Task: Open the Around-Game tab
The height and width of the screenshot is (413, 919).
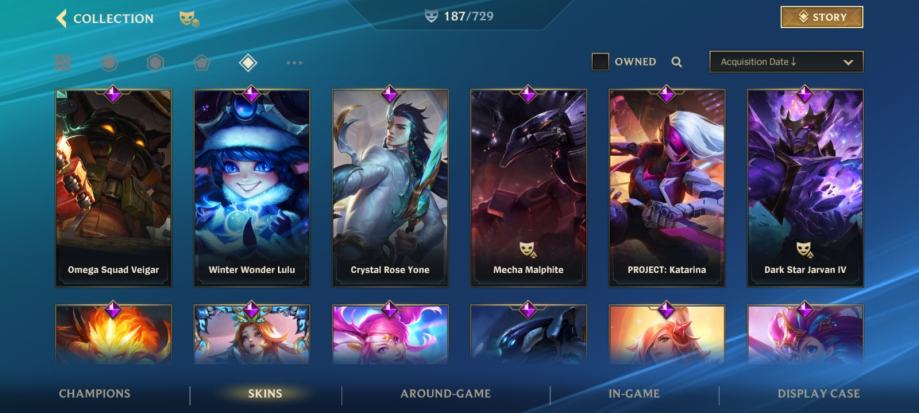Action: tap(445, 394)
